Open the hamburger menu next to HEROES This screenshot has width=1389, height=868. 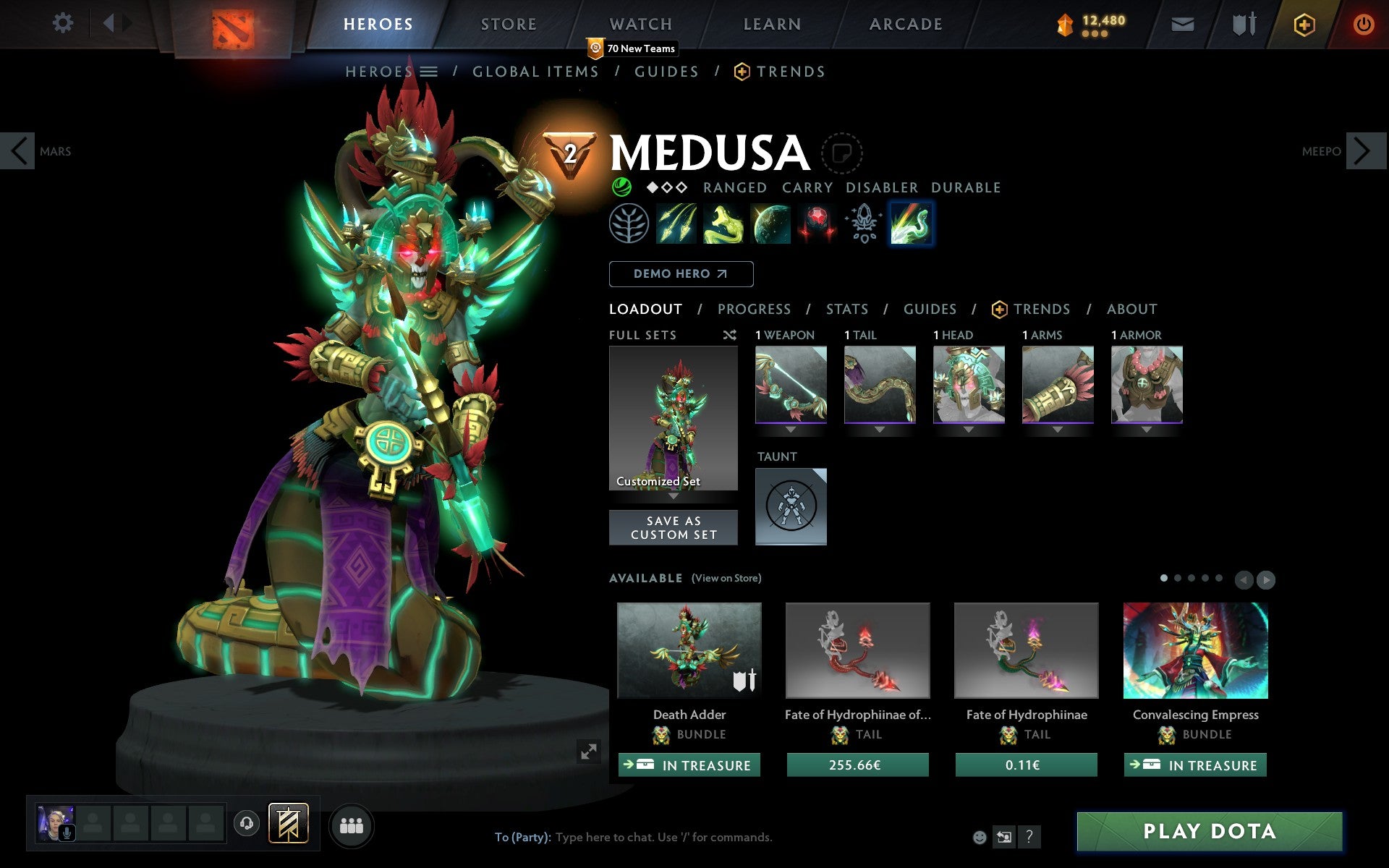(x=430, y=72)
